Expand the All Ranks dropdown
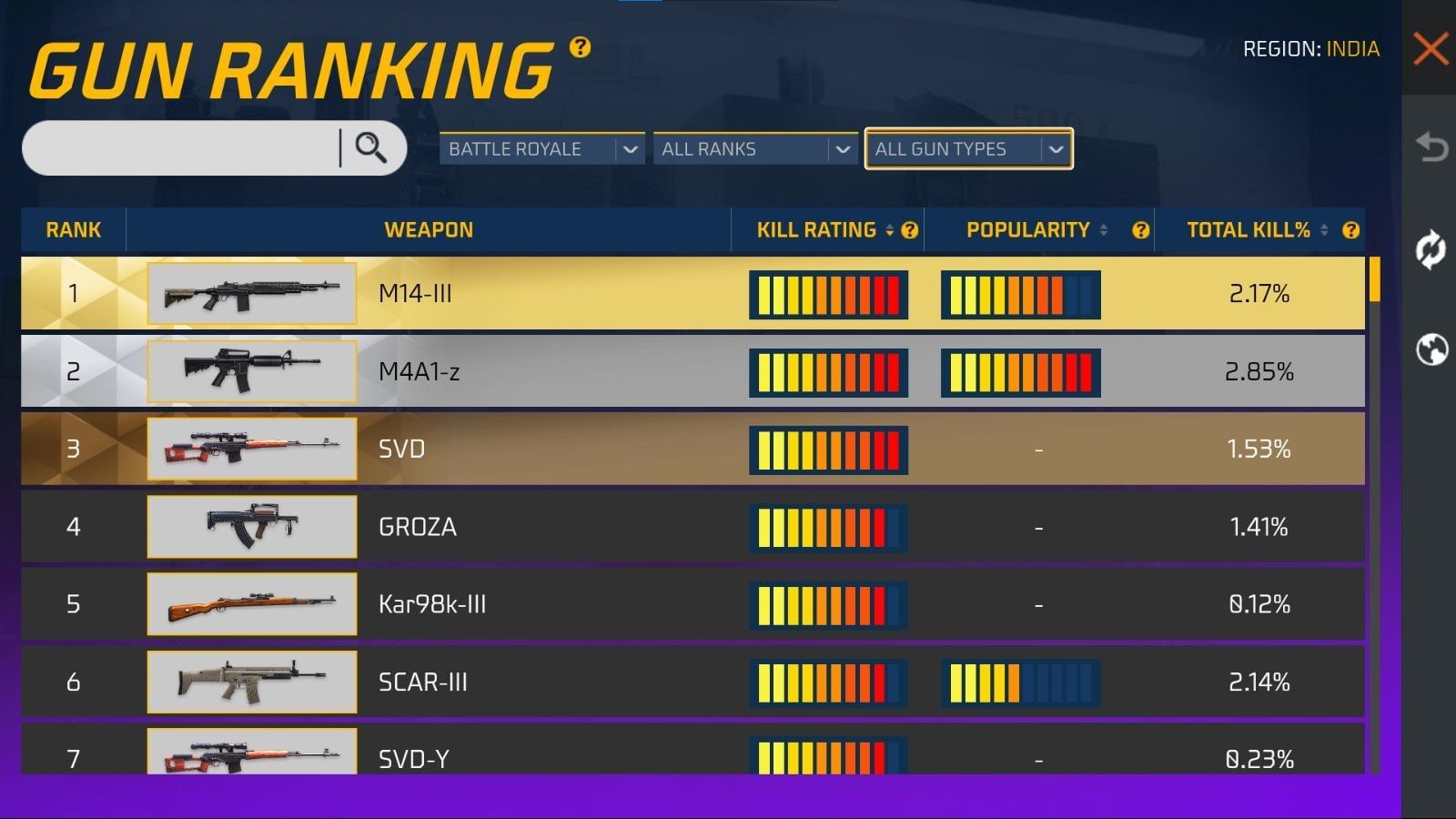Image resolution: width=1456 pixels, height=819 pixels. [754, 148]
